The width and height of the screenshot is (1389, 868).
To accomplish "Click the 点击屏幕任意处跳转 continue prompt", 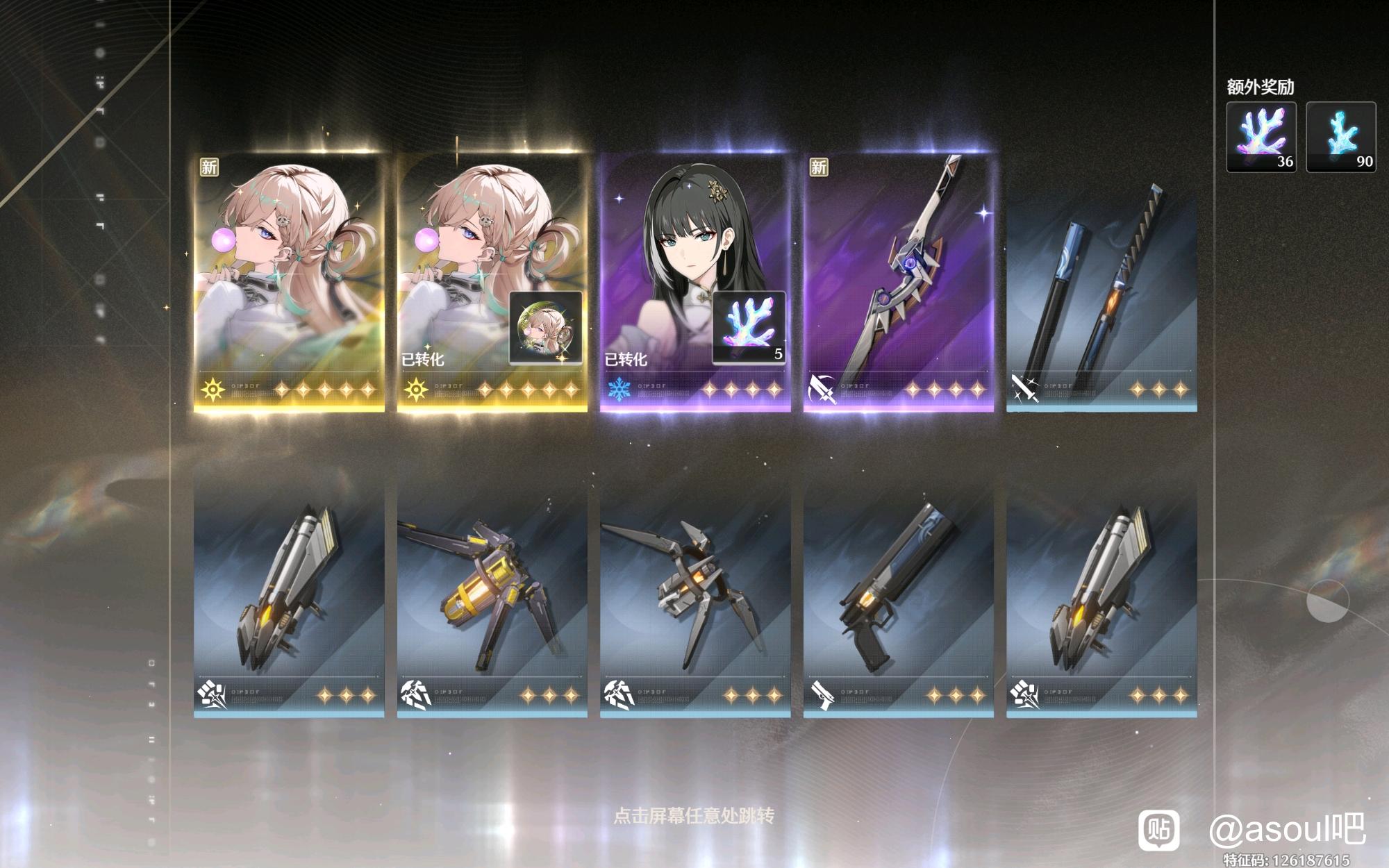I will pyautogui.click(x=694, y=815).
